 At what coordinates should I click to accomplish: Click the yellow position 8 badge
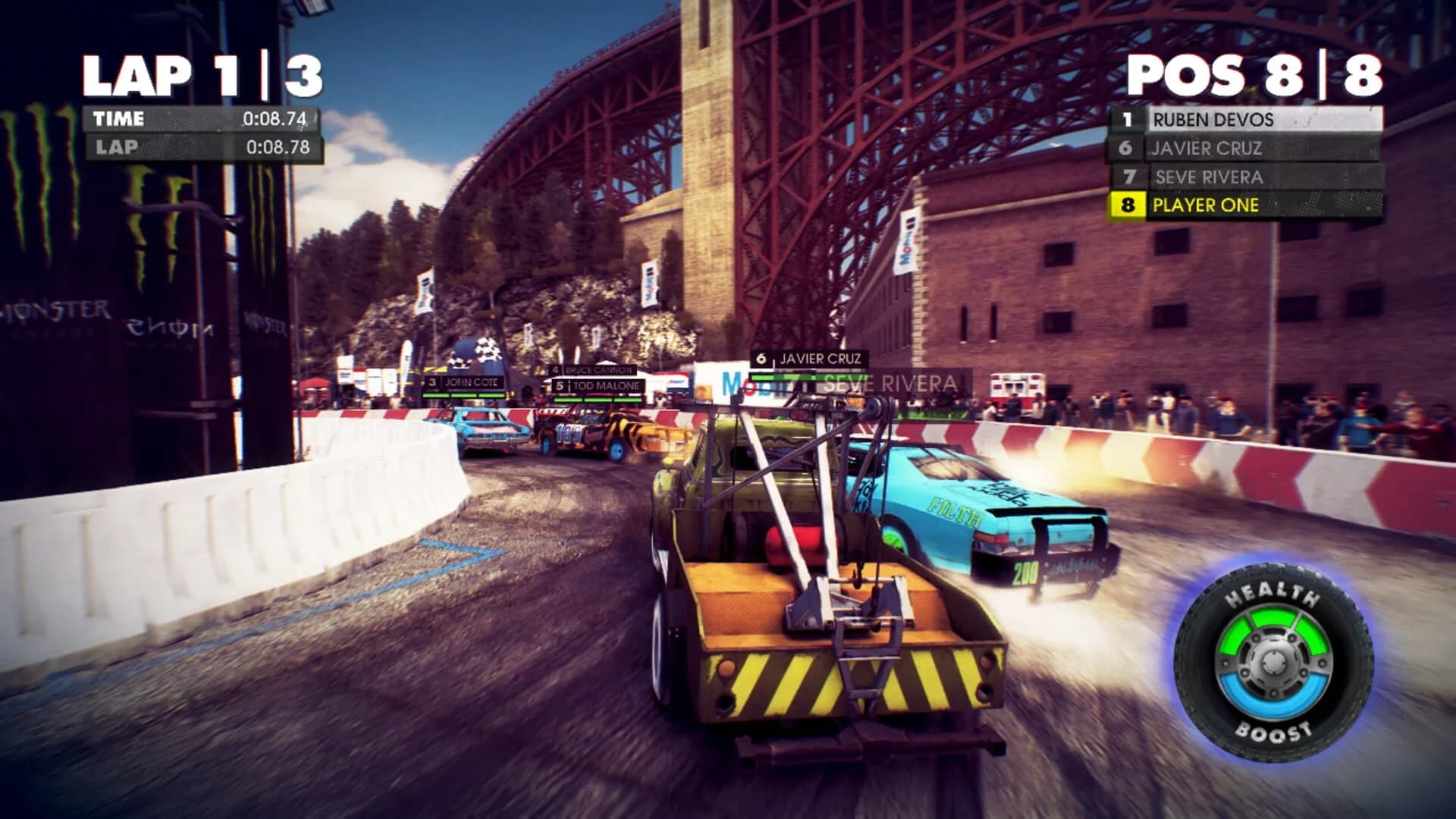pos(1129,205)
